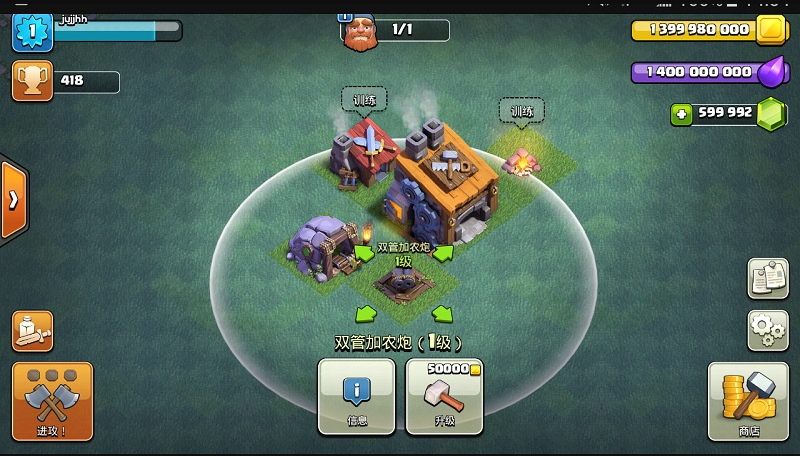The width and height of the screenshot is (800, 456).
Task: Tap the Train bubble above the barracks
Action: point(364,99)
